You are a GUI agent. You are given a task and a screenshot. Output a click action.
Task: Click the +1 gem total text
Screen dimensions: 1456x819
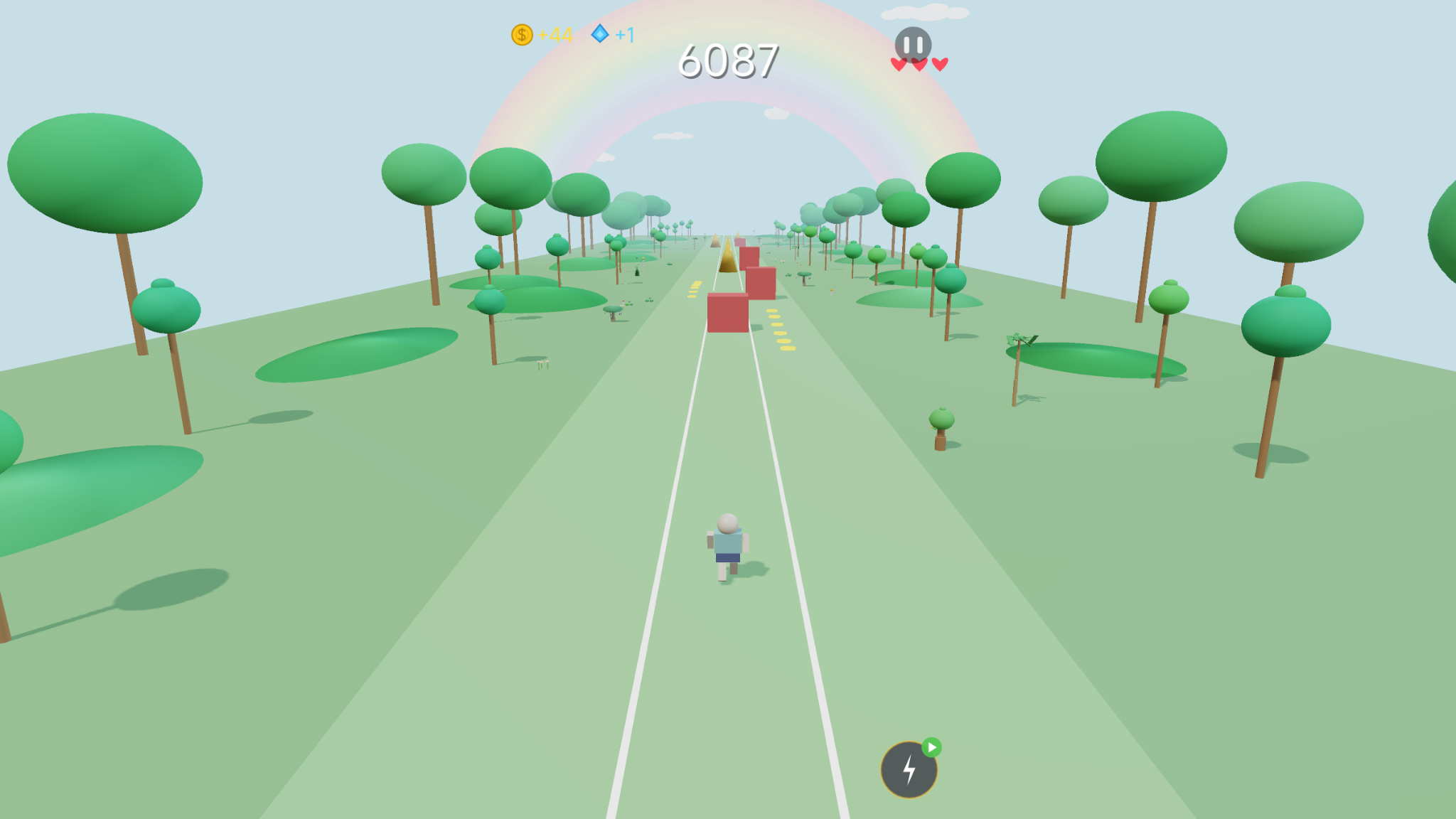626,33
